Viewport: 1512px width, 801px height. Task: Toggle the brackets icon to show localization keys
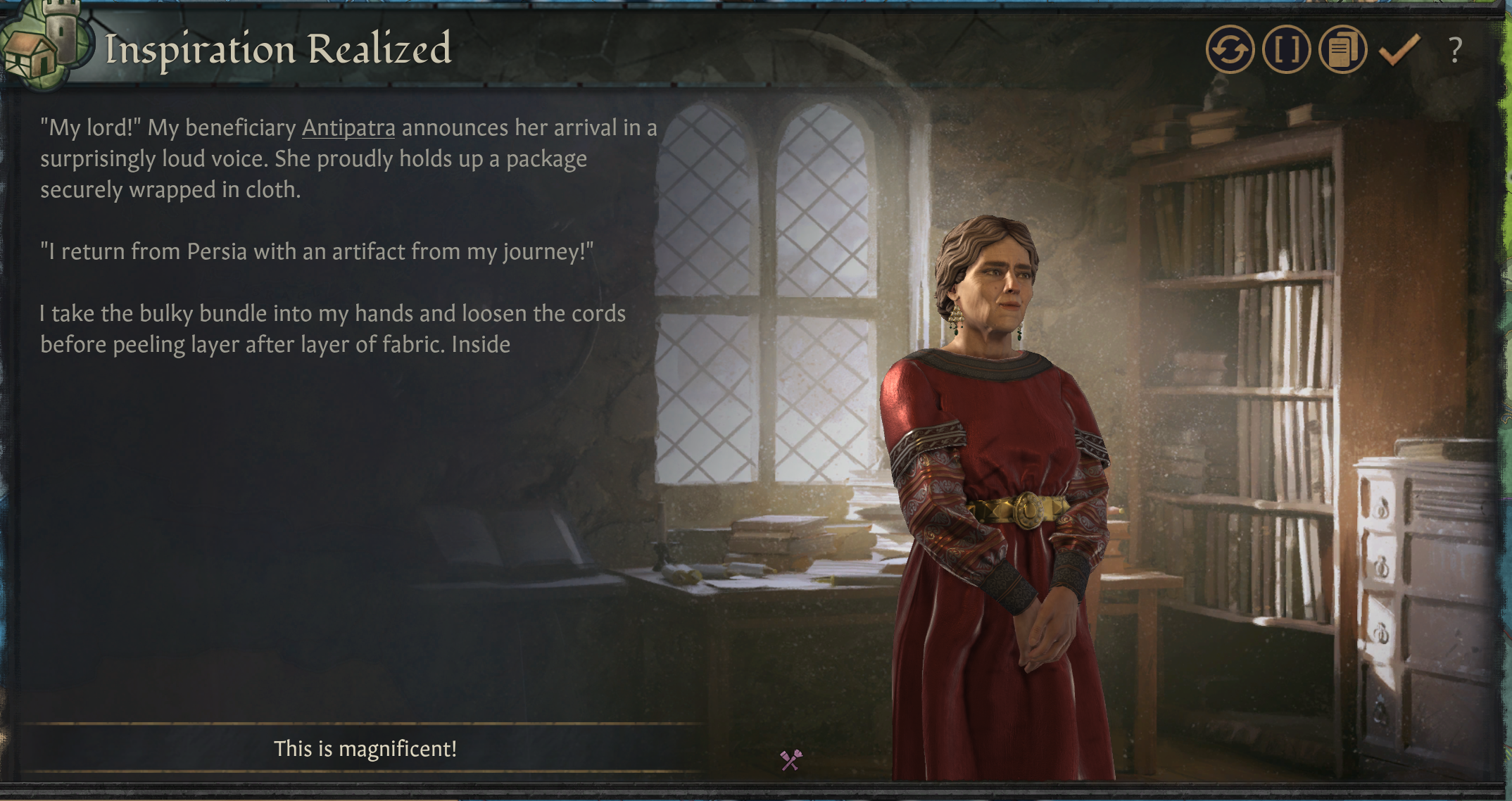point(1287,49)
